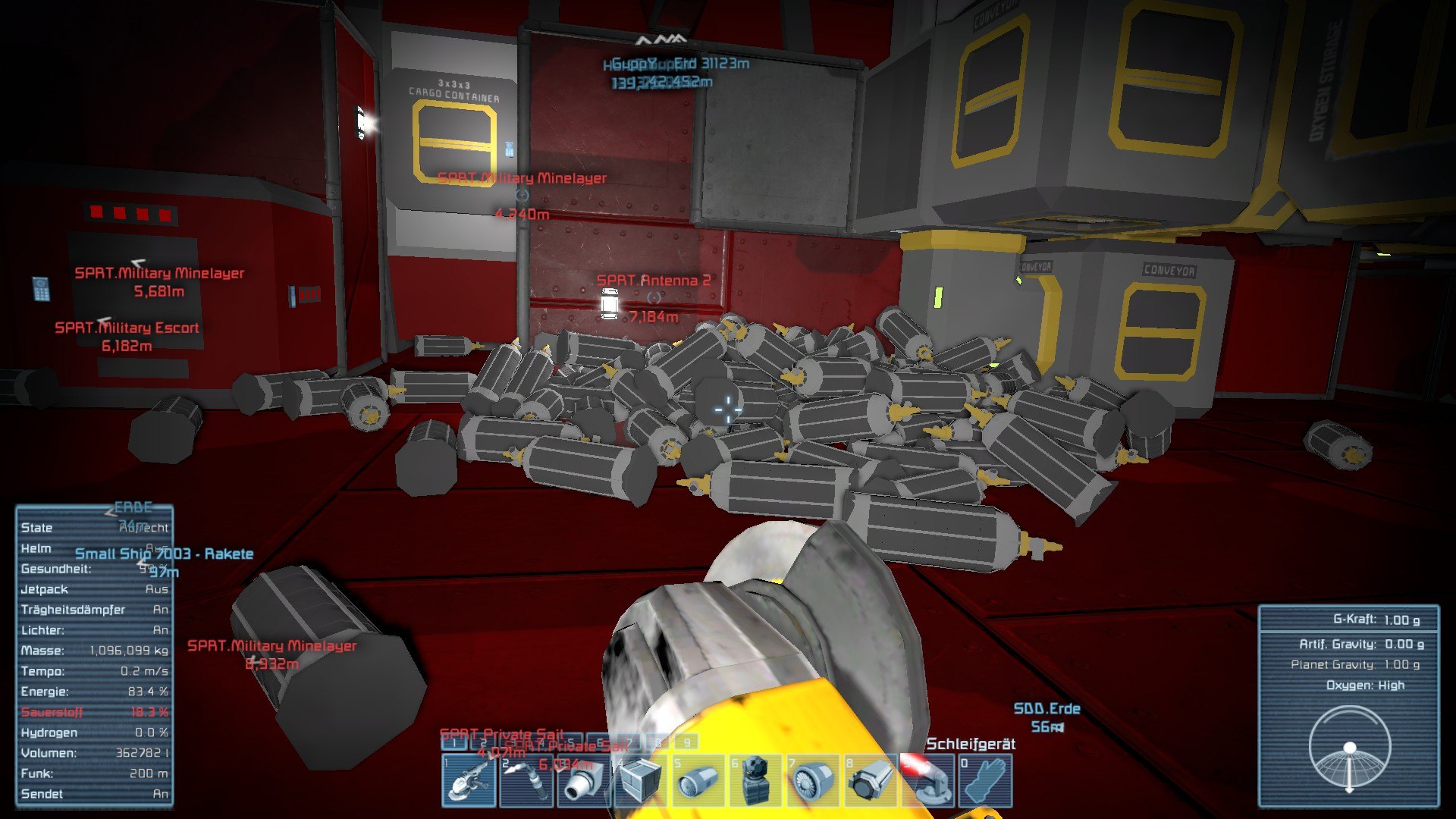Choose the large thruster in slot 7
Image resolution: width=1456 pixels, height=819 pixels.
point(814,780)
